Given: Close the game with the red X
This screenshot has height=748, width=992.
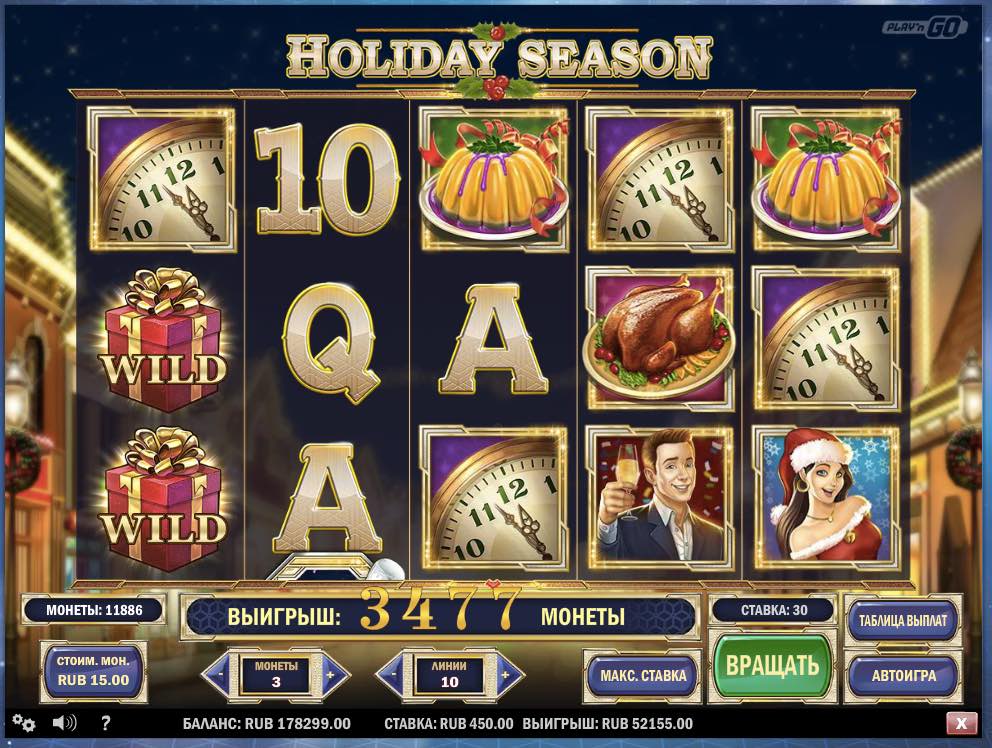Looking at the screenshot, I should 961,722.
